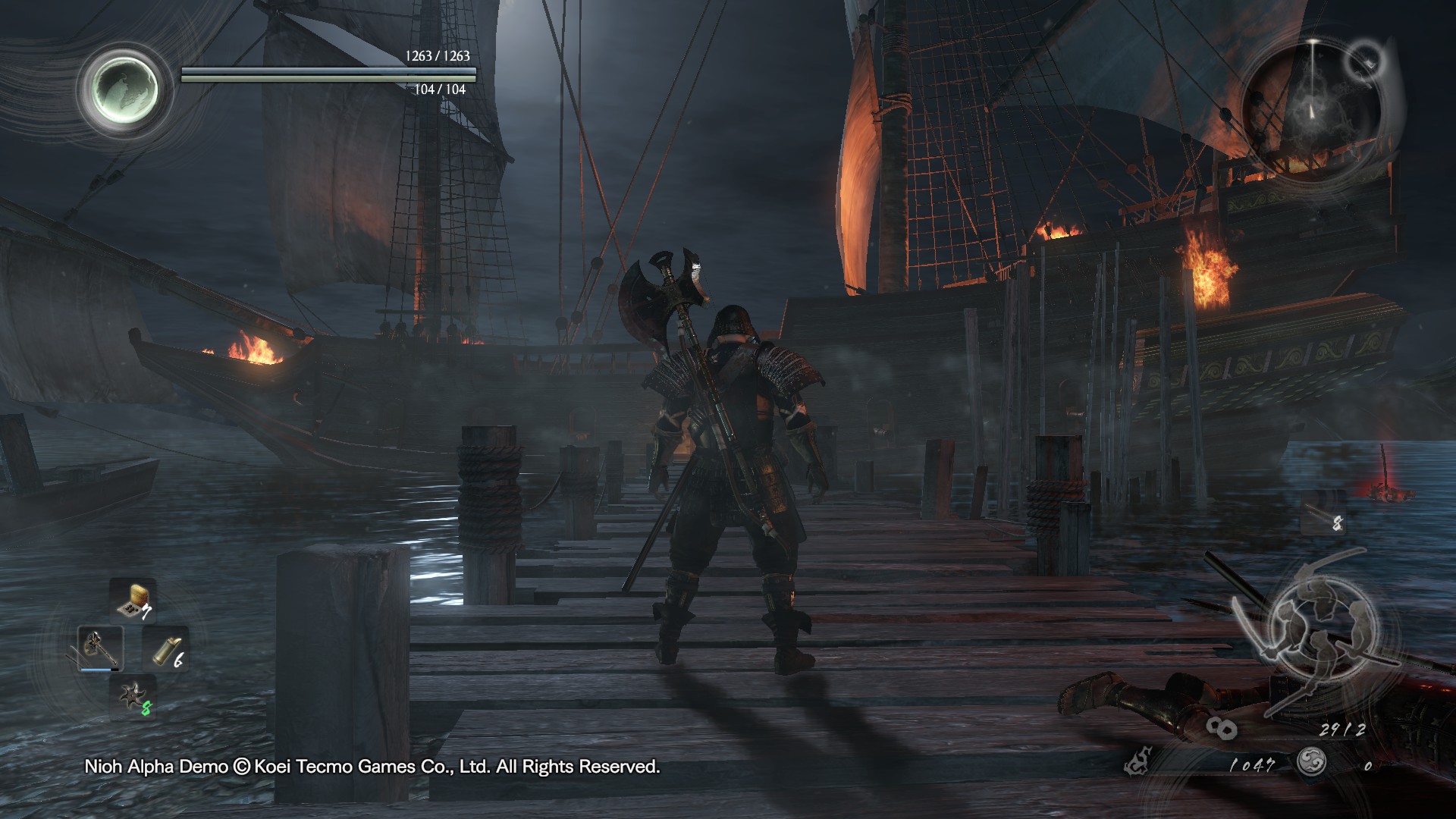The image size is (1456, 819).
Task: Click the gold coins icon
Action: (1221, 729)
